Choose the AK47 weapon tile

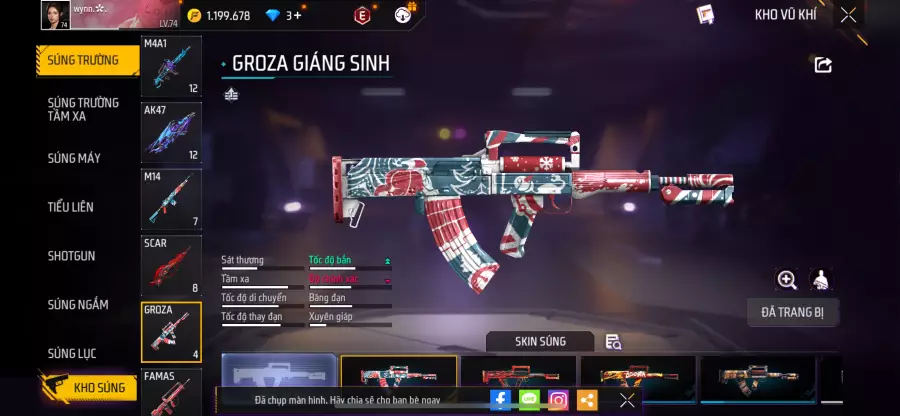171,132
